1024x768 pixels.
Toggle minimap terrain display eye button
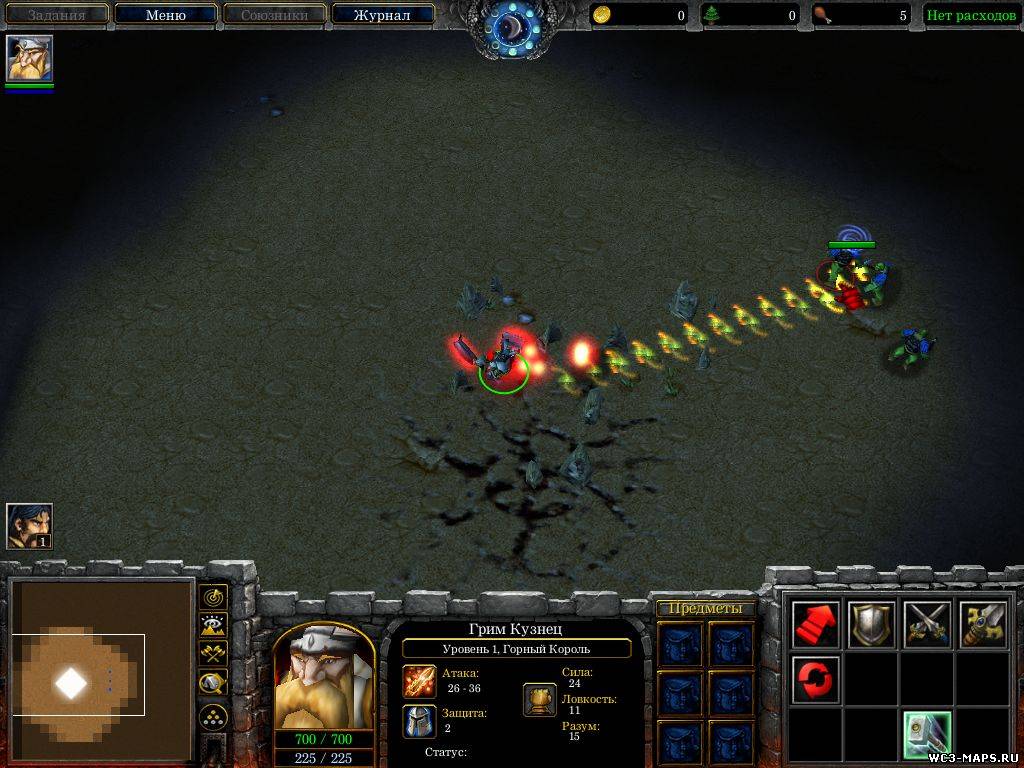pos(213,626)
